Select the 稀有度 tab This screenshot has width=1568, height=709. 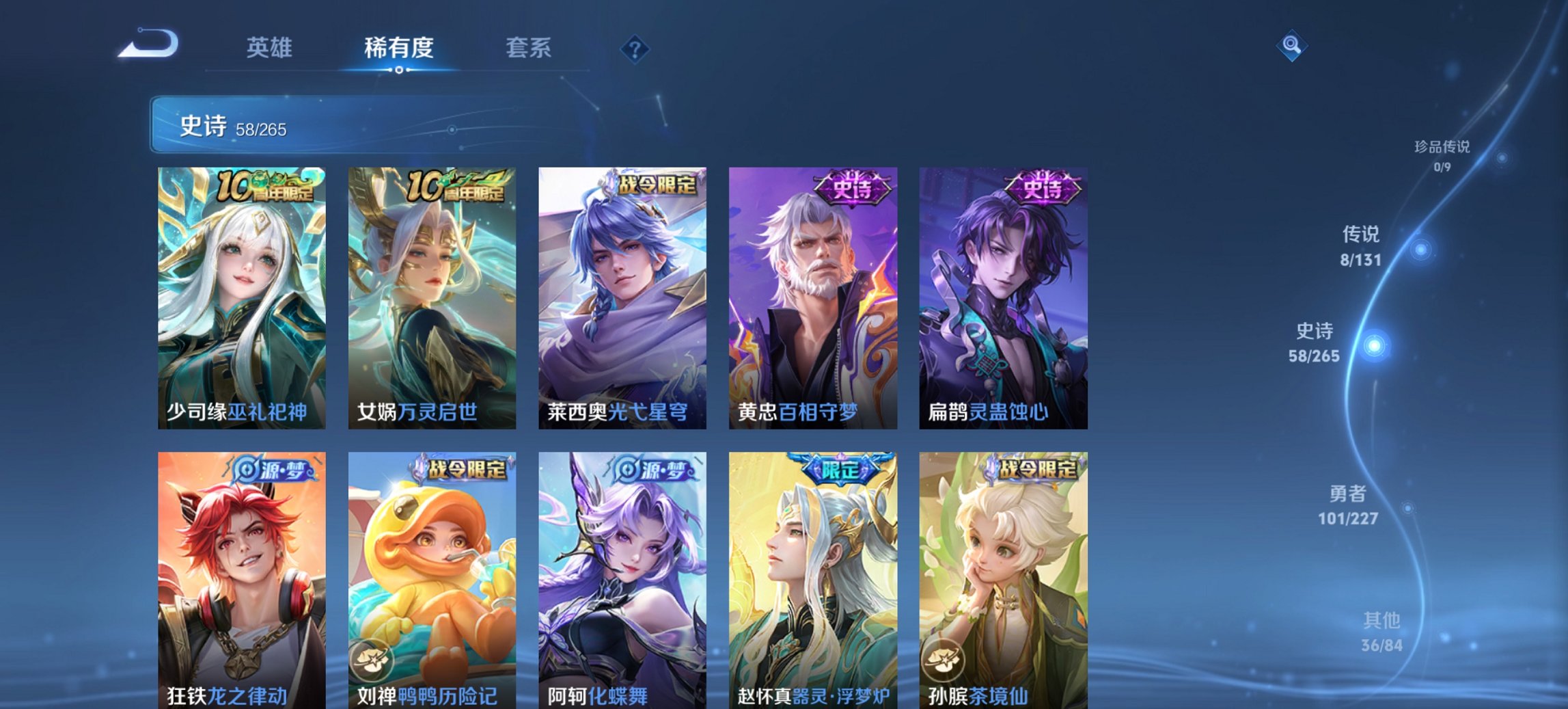click(399, 48)
